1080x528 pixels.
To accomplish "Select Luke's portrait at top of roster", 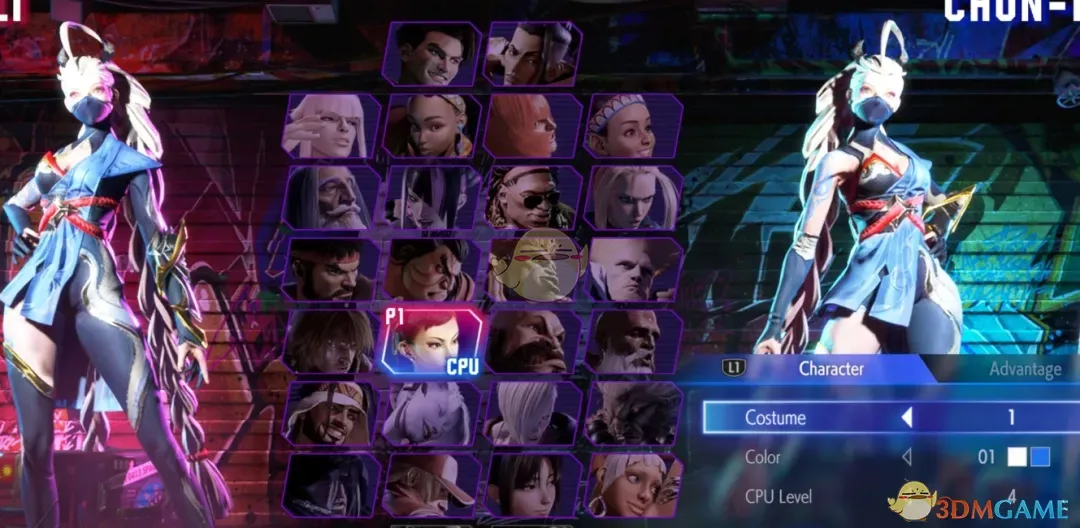I will click(433, 53).
